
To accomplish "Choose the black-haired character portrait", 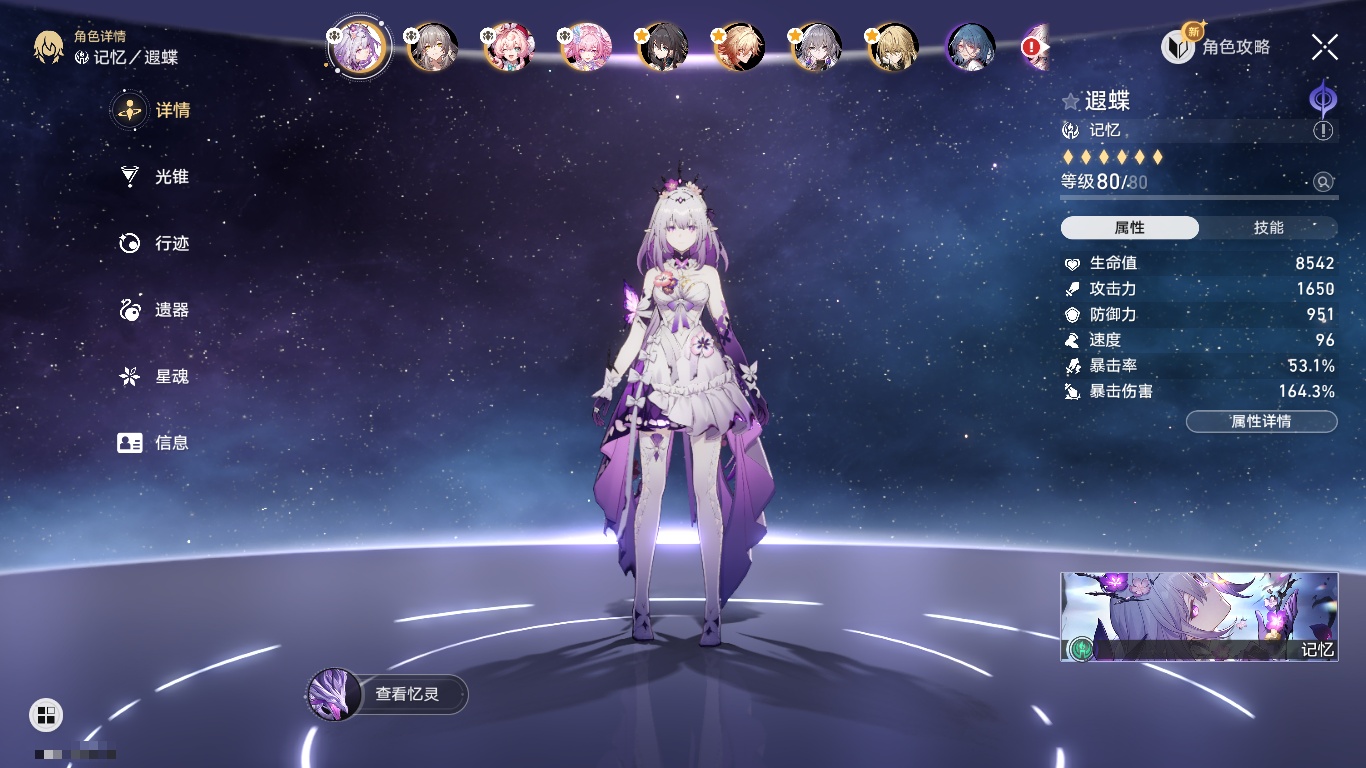I will (663, 47).
